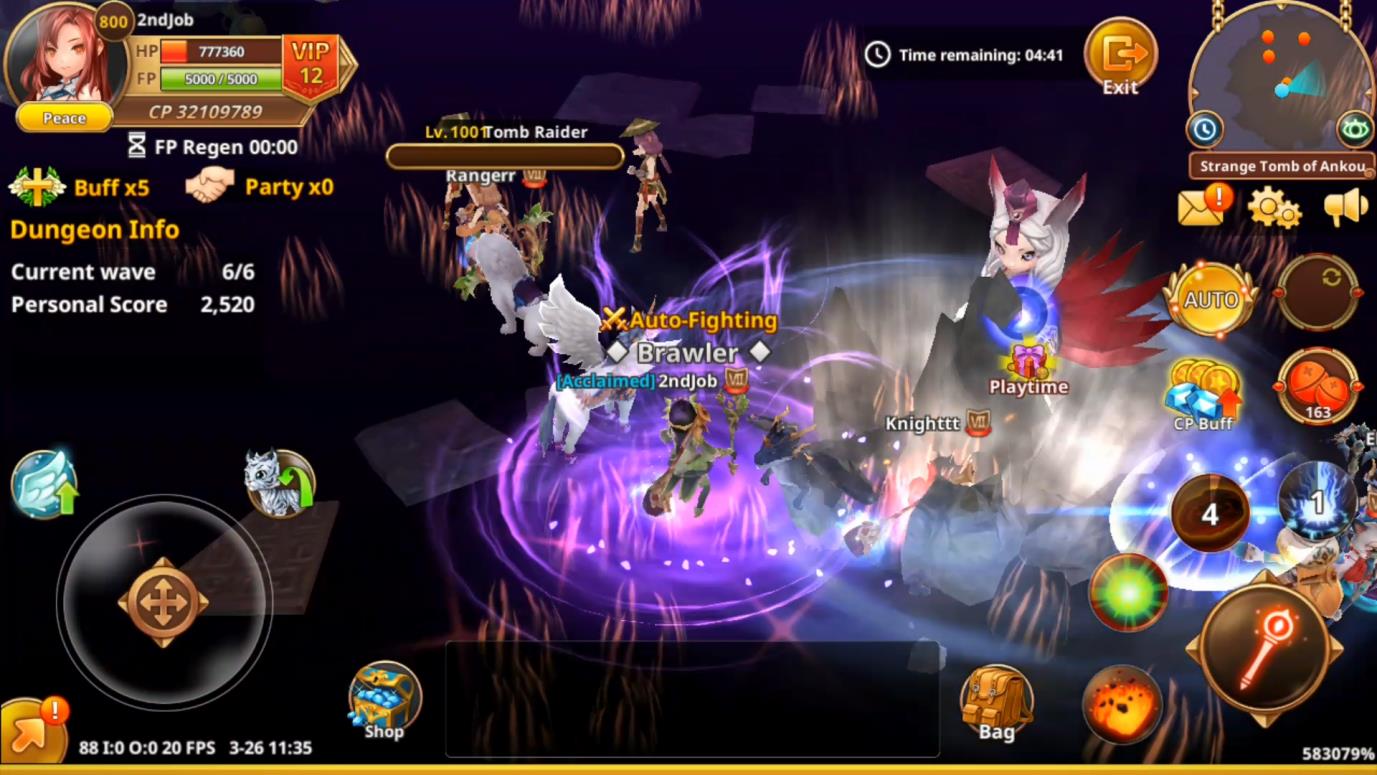Viewport: 1377px width, 775px height.
Task: Cast the fire explosion skill
Action: pyautogui.click(x=1122, y=704)
